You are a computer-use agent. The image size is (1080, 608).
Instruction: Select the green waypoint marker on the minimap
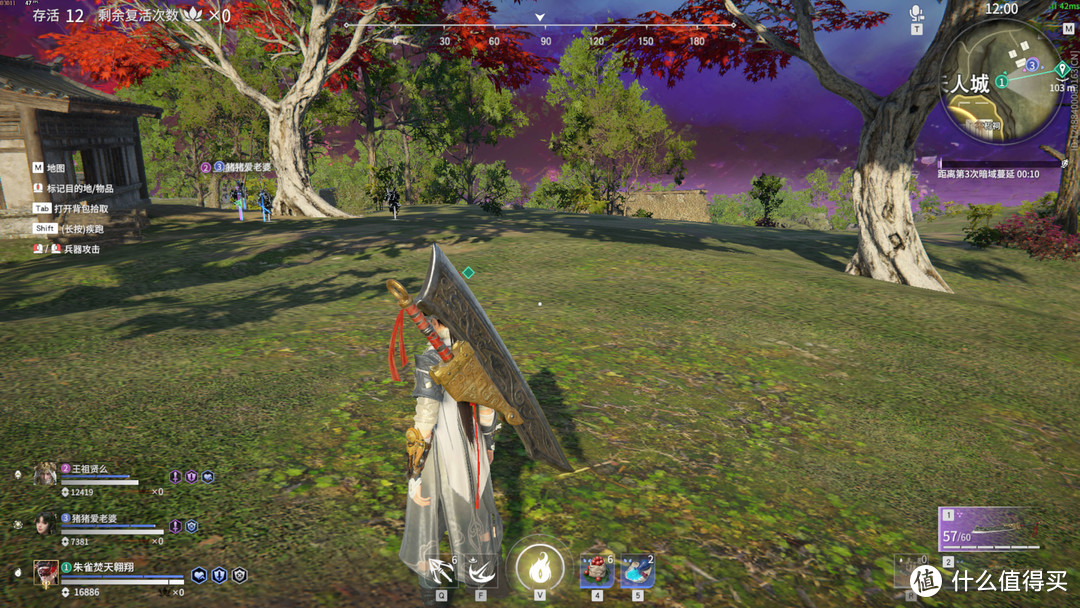tap(1062, 68)
